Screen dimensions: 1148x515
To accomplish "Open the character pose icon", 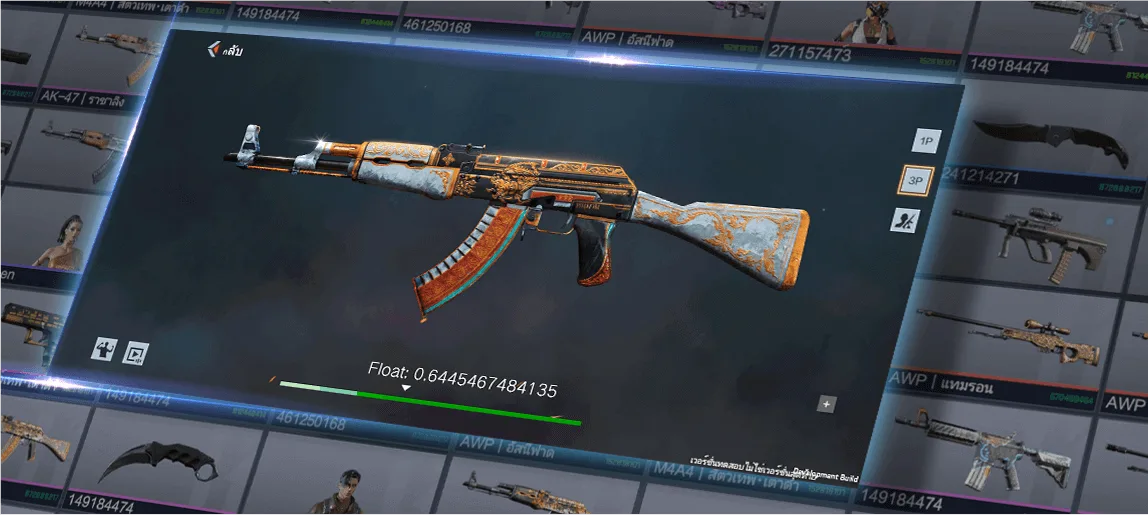I will (105, 349).
